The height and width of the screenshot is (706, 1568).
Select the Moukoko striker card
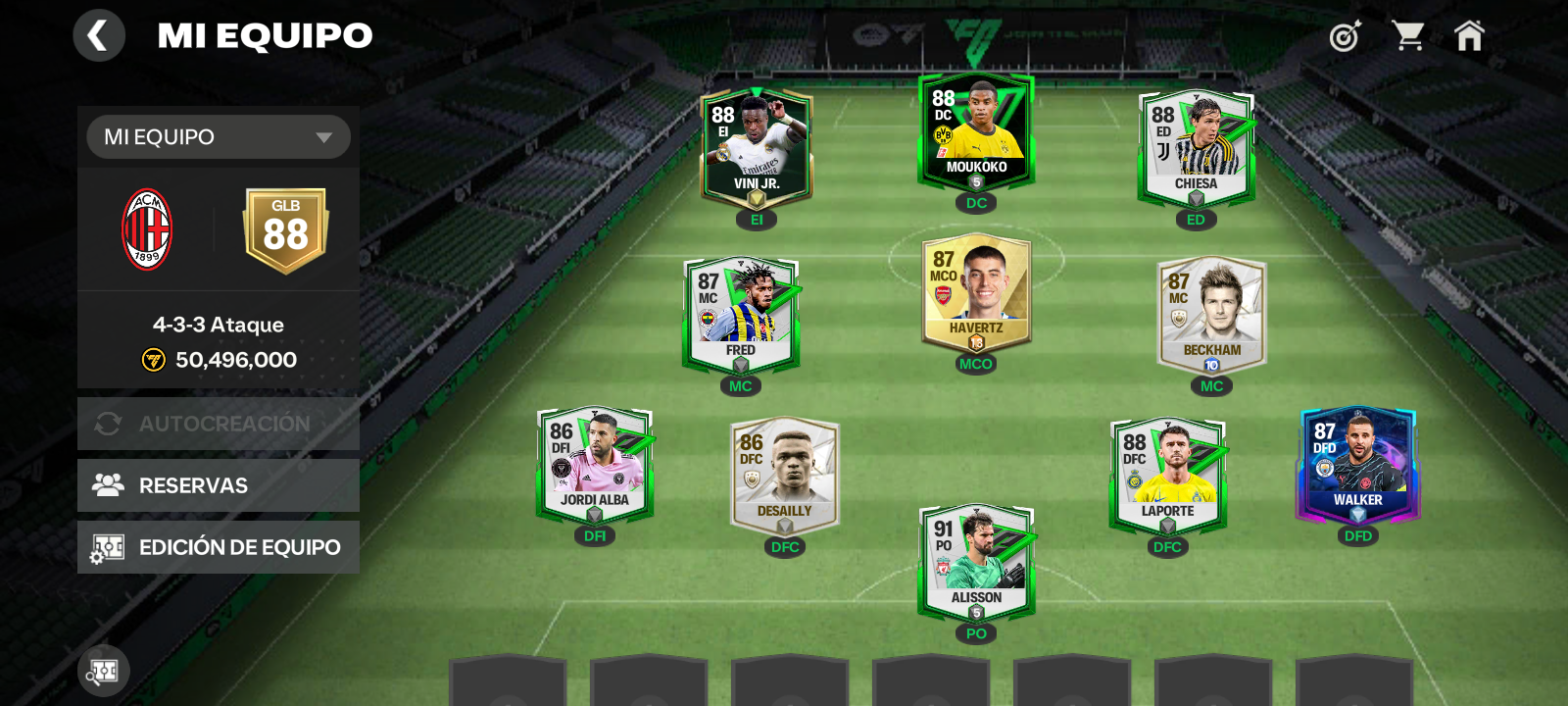pos(976,132)
